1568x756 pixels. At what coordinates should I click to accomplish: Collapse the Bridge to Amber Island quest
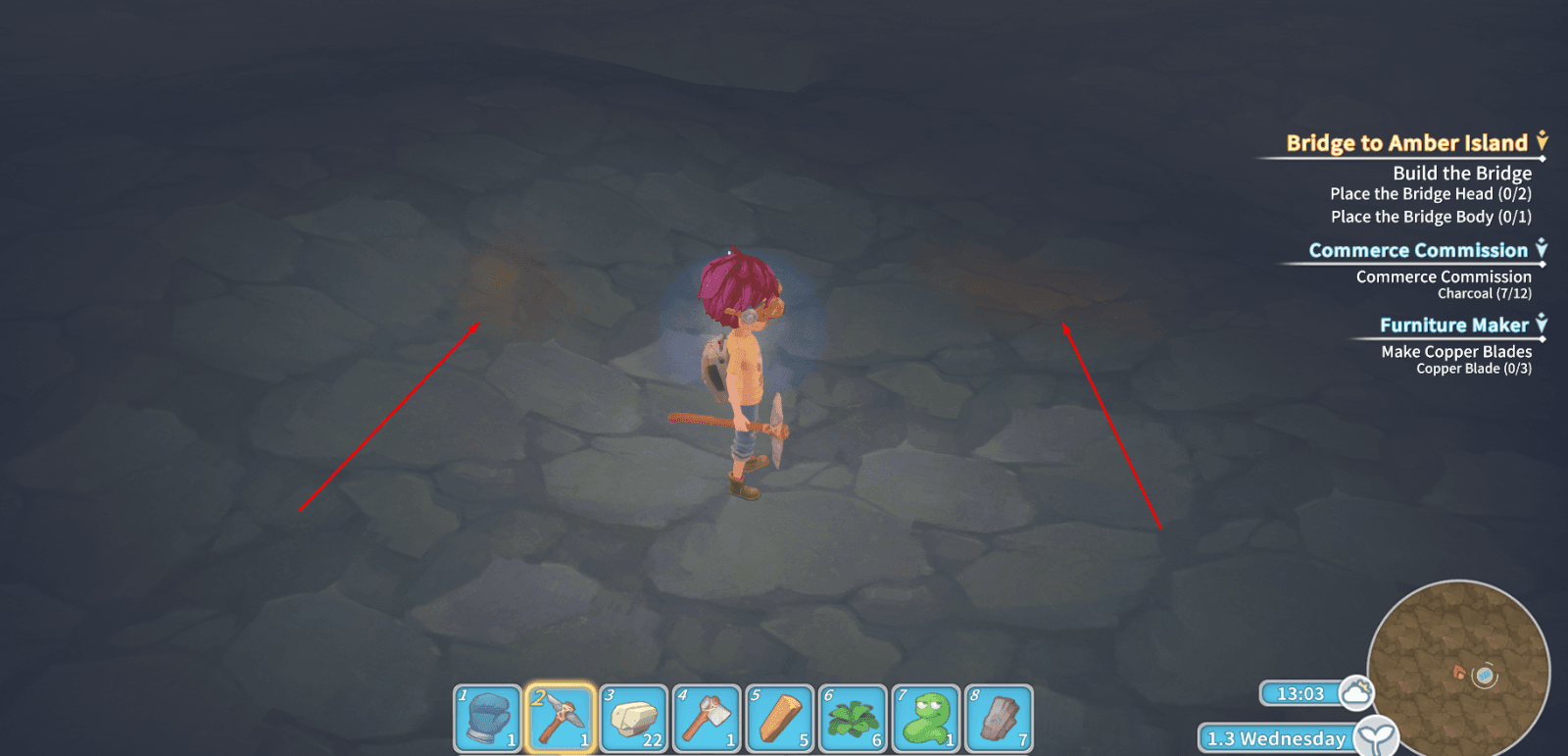point(1542,142)
